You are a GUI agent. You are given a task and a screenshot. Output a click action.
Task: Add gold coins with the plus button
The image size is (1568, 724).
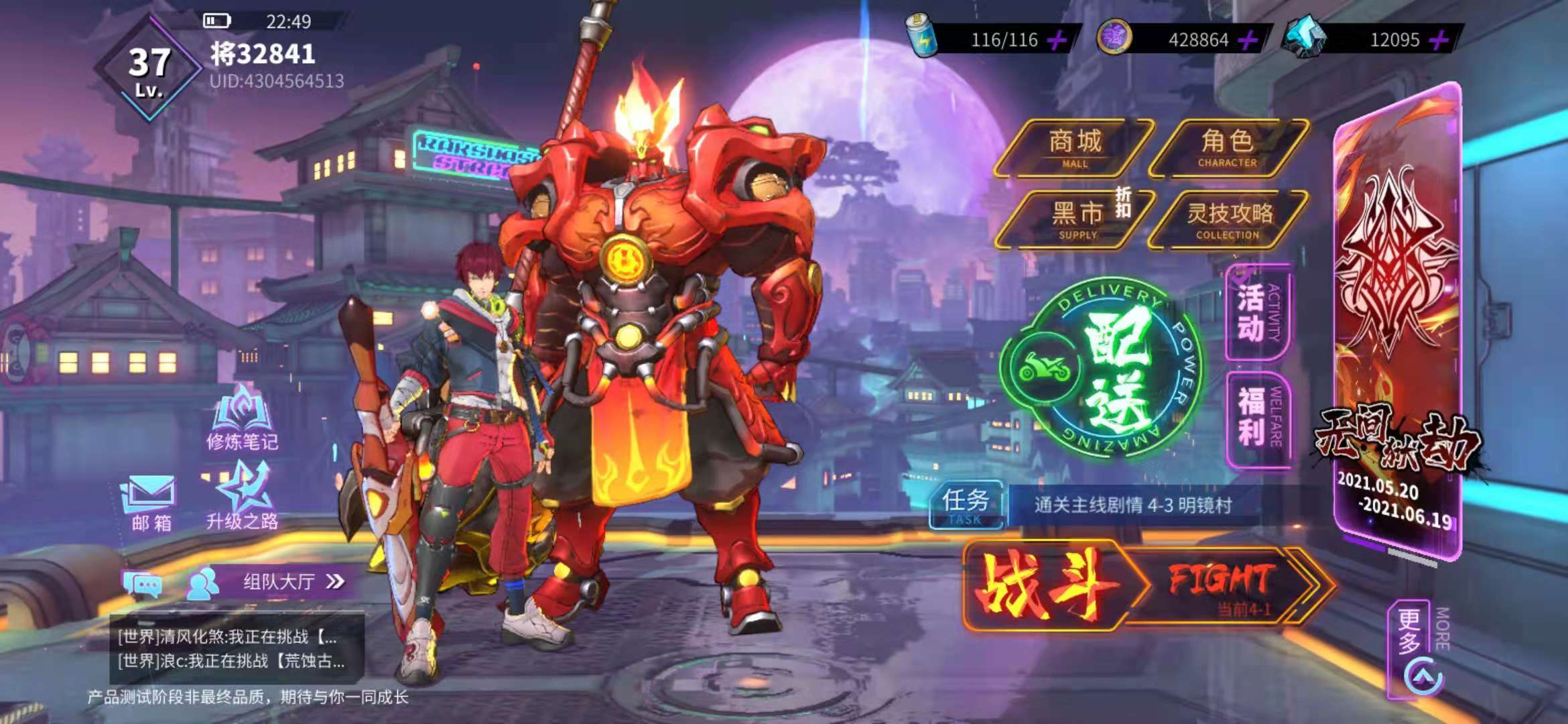pos(1248,40)
